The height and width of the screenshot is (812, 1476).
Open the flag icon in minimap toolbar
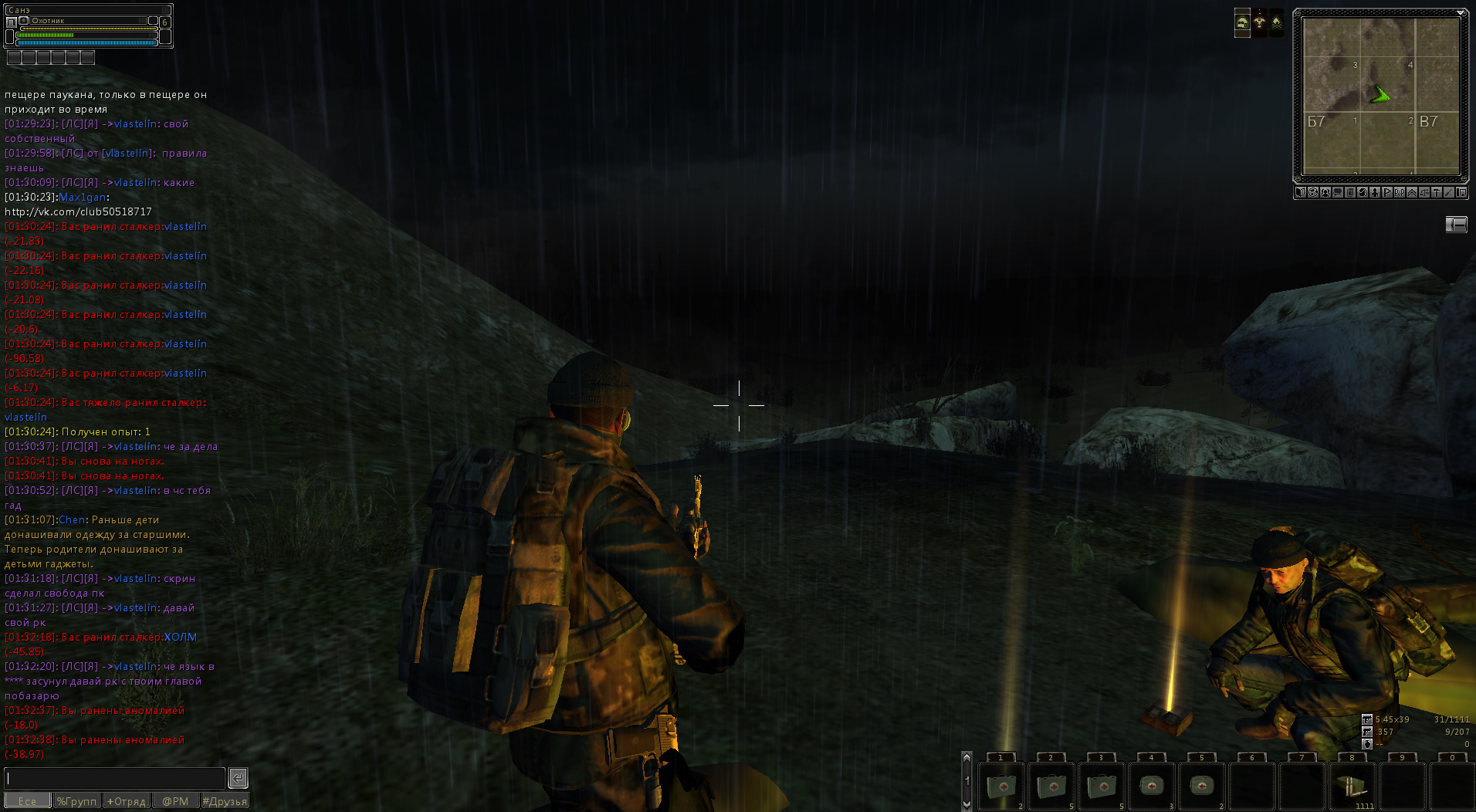click(1387, 192)
